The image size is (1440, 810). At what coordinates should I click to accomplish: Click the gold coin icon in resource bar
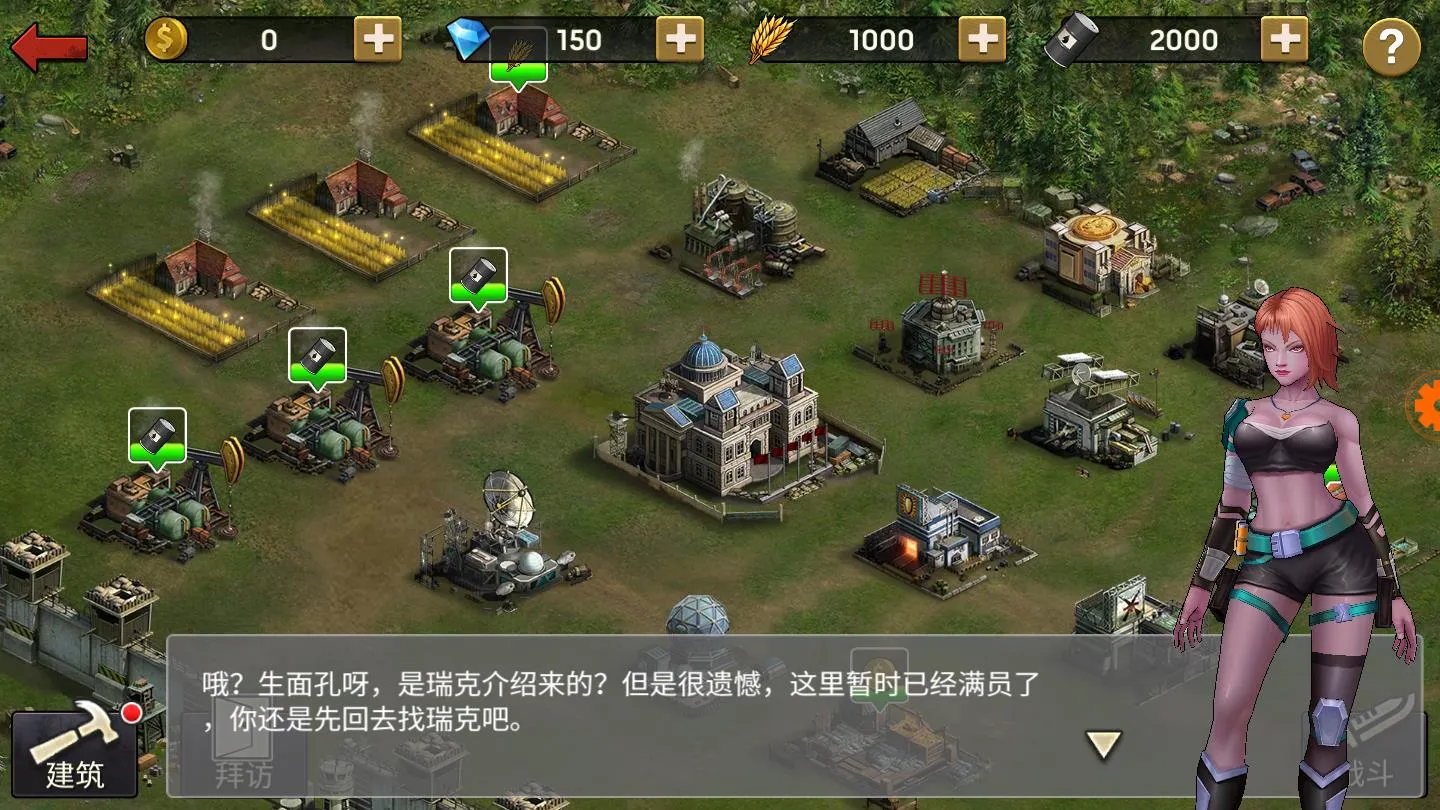click(168, 40)
